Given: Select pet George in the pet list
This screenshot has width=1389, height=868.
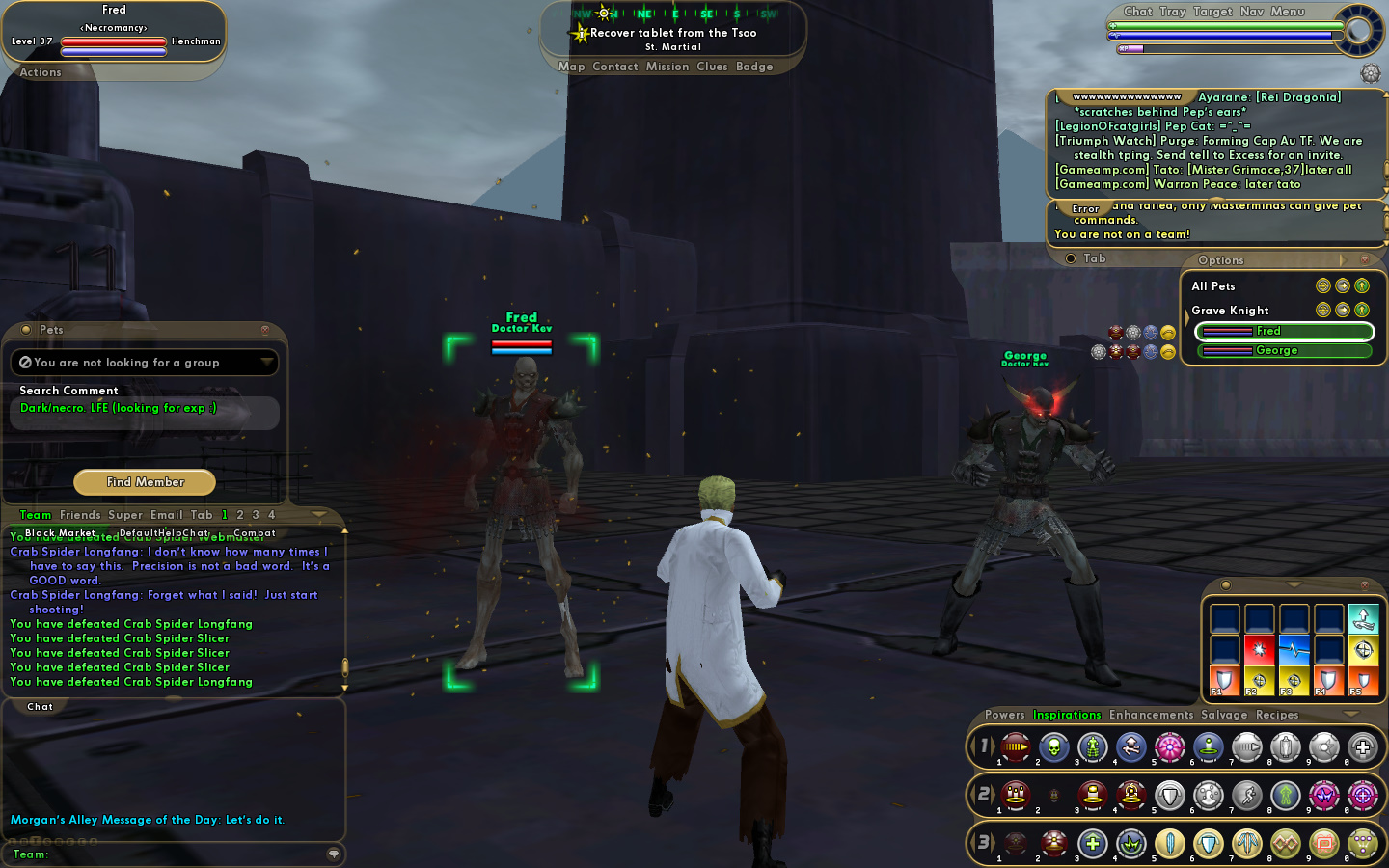Looking at the screenshot, I should click(x=1284, y=351).
